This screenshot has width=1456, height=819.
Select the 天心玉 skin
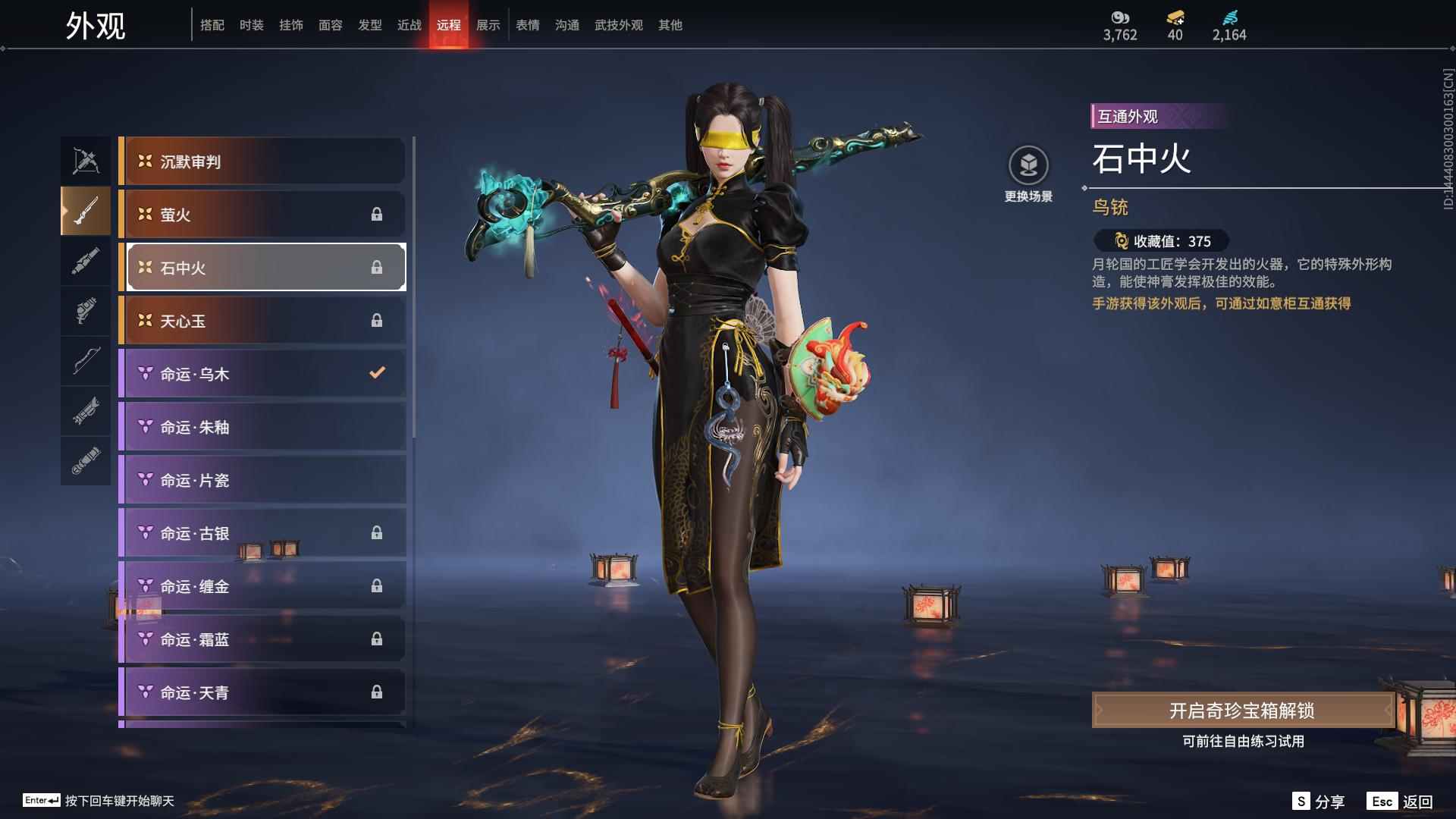[262, 321]
